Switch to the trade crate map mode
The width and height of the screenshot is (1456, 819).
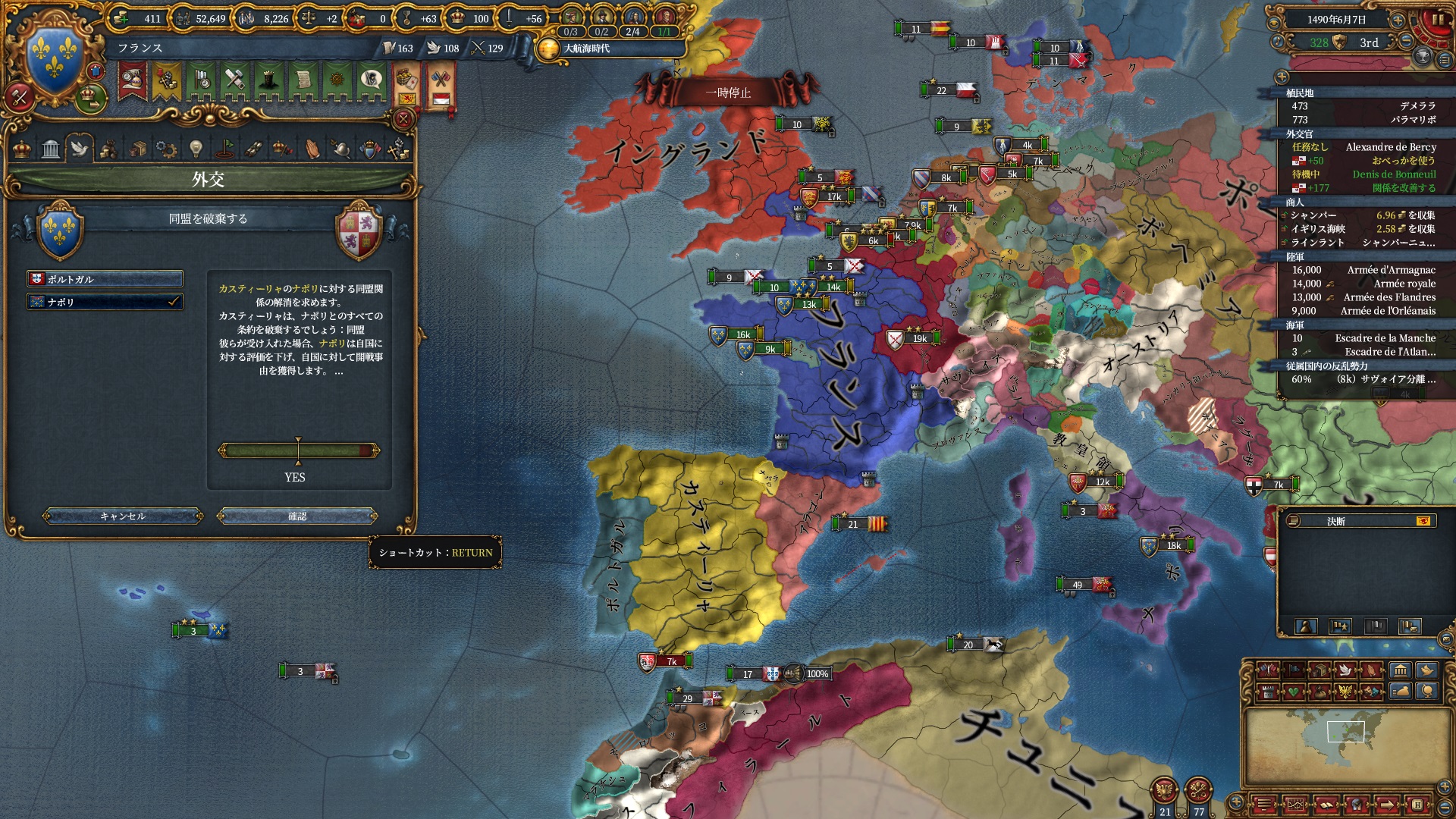click(x=1319, y=670)
